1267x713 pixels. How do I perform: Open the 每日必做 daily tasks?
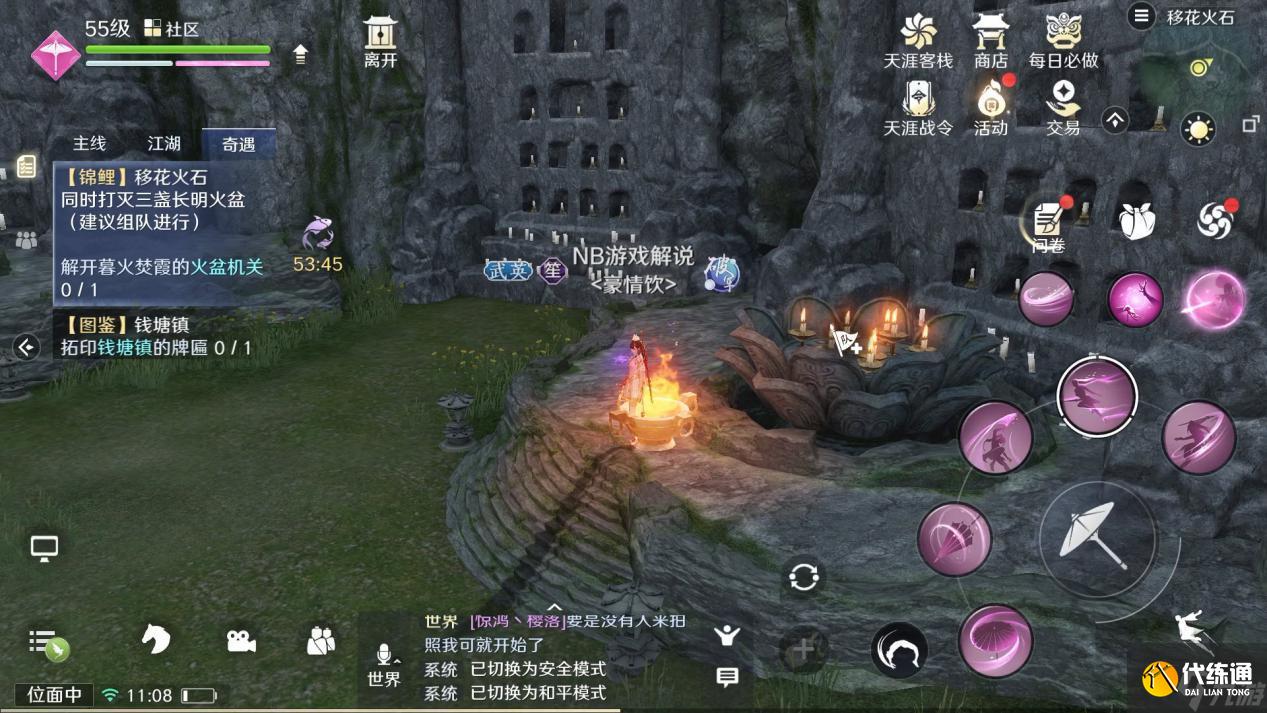tap(1063, 42)
